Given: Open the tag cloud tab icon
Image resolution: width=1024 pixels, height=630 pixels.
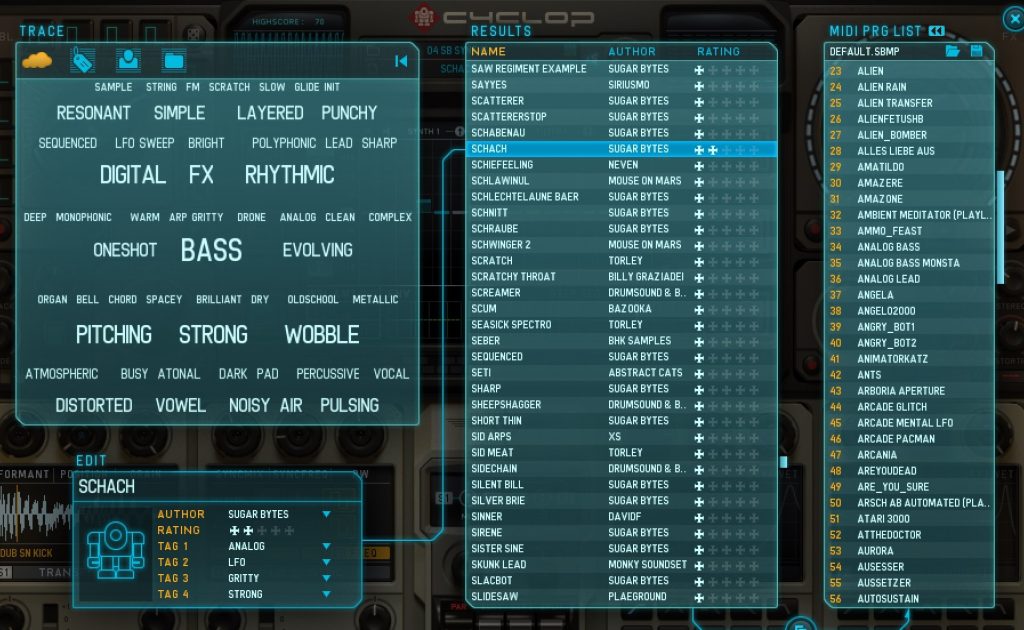Looking at the screenshot, I should tap(37, 61).
